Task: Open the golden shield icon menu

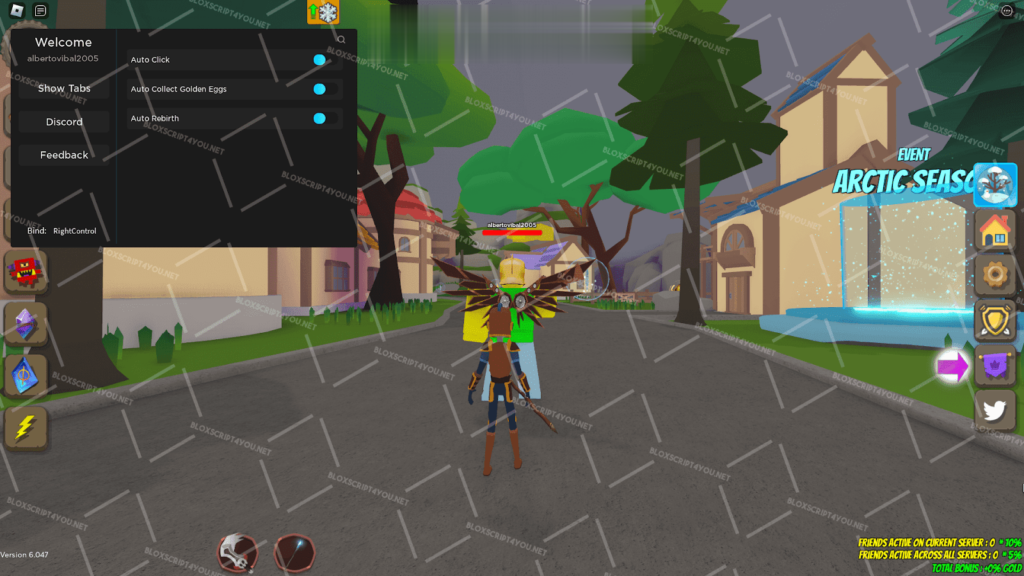Action: [995, 321]
